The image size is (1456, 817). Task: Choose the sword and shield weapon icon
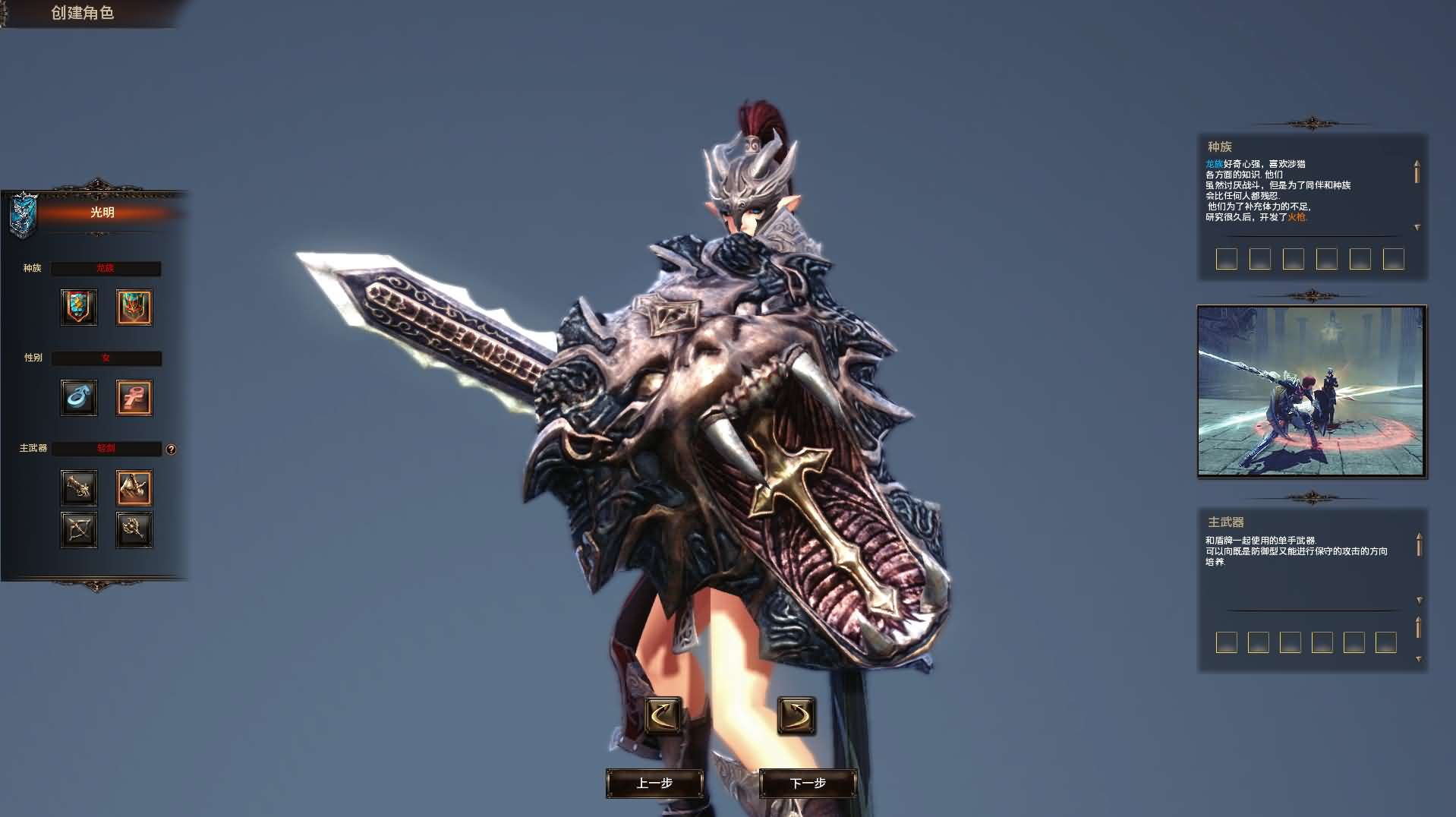(x=134, y=487)
